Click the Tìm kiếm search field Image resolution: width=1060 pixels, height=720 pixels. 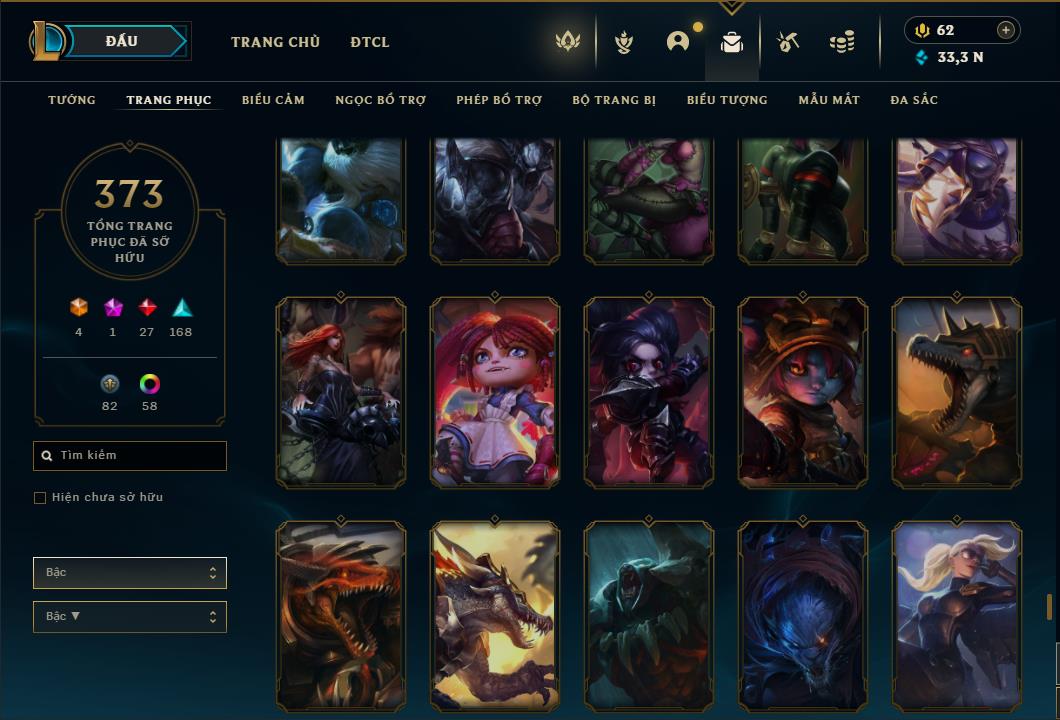click(x=130, y=456)
